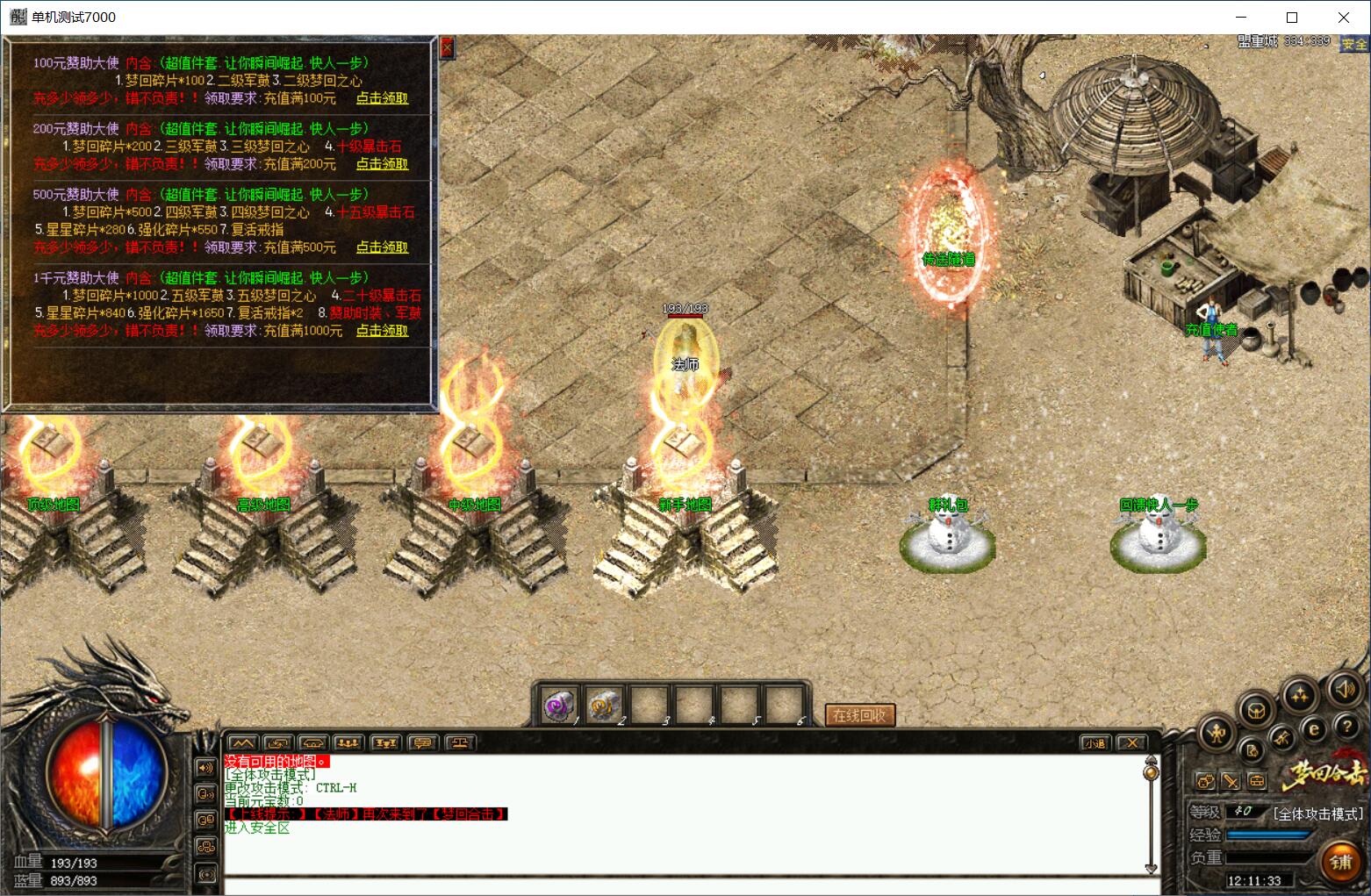Close the chat panel with X button
This screenshot has height=896, width=1371.
click(x=1132, y=743)
